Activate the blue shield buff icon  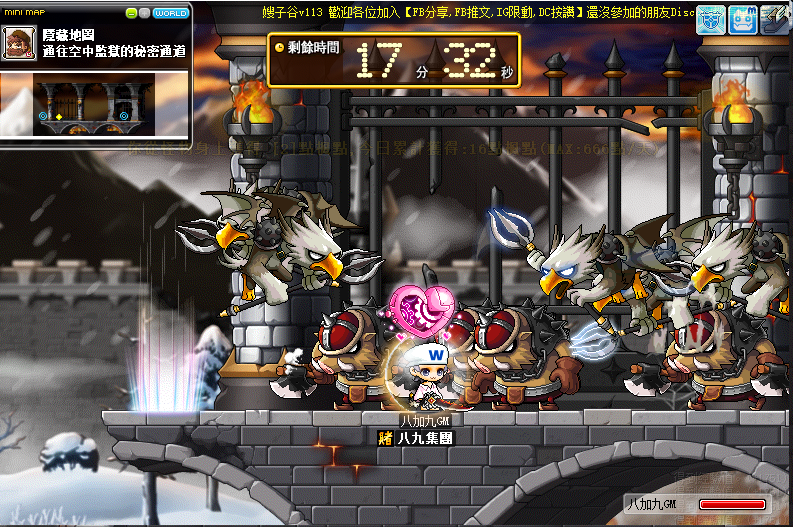point(711,19)
